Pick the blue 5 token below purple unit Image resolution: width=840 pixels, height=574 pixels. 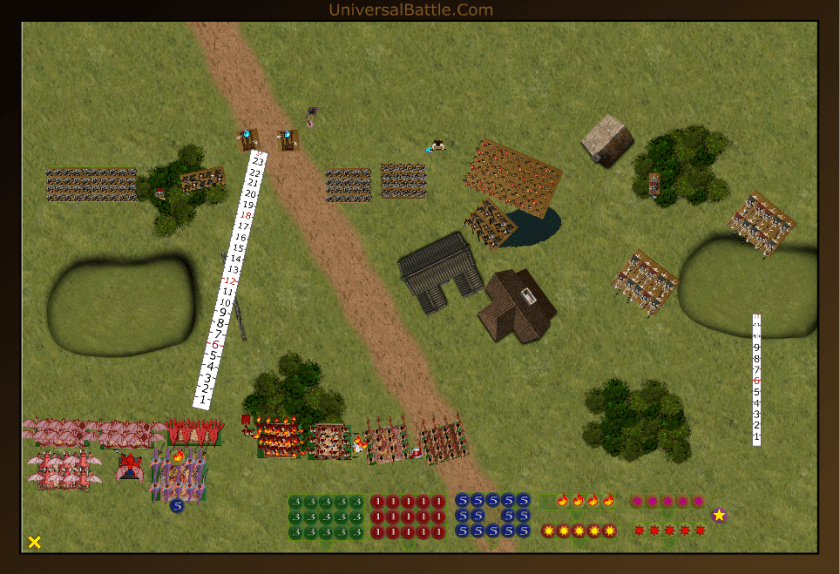pos(177,506)
